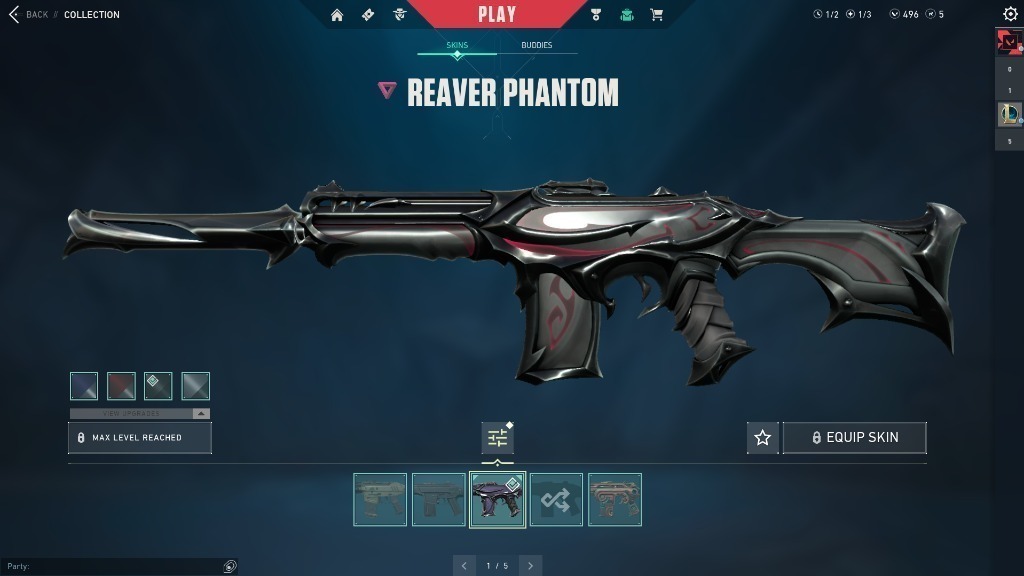Switch to the Buddies tab
This screenshot has height=576, width=1024.
pos(537,46)
